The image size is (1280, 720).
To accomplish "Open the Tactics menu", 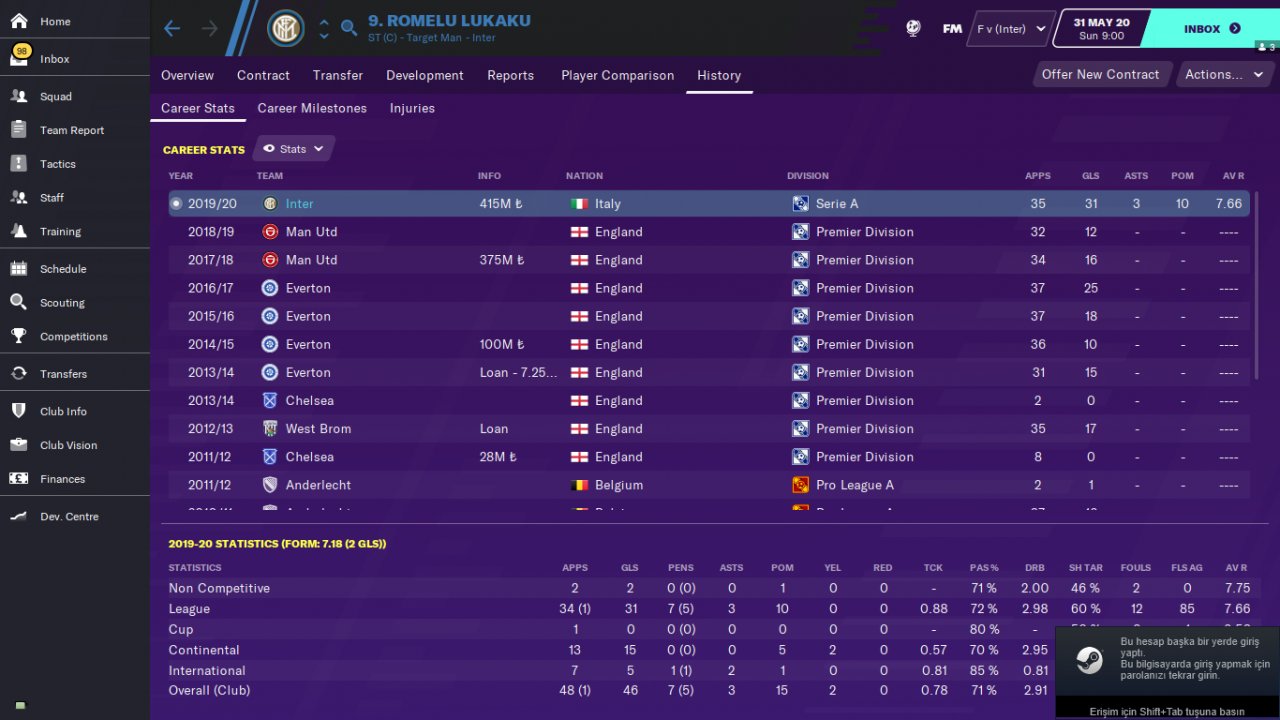I will (57, 164).
